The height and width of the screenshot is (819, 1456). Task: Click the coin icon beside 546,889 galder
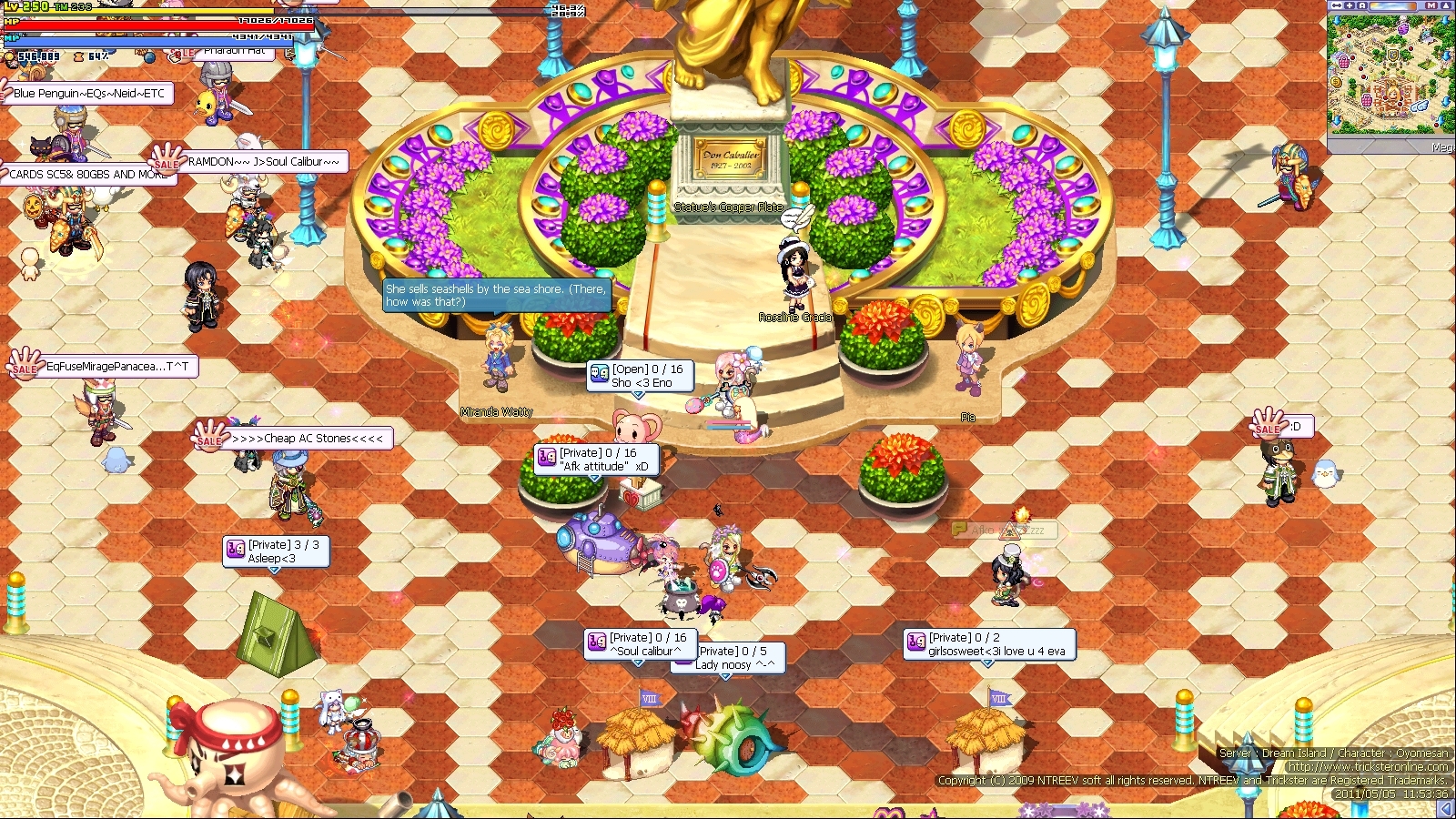click(x=9, y=56)
